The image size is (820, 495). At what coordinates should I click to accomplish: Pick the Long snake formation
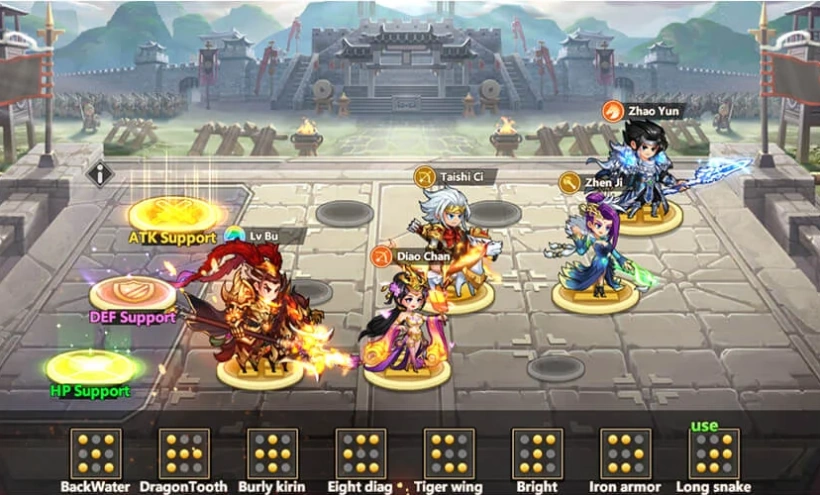click(714, 454)
